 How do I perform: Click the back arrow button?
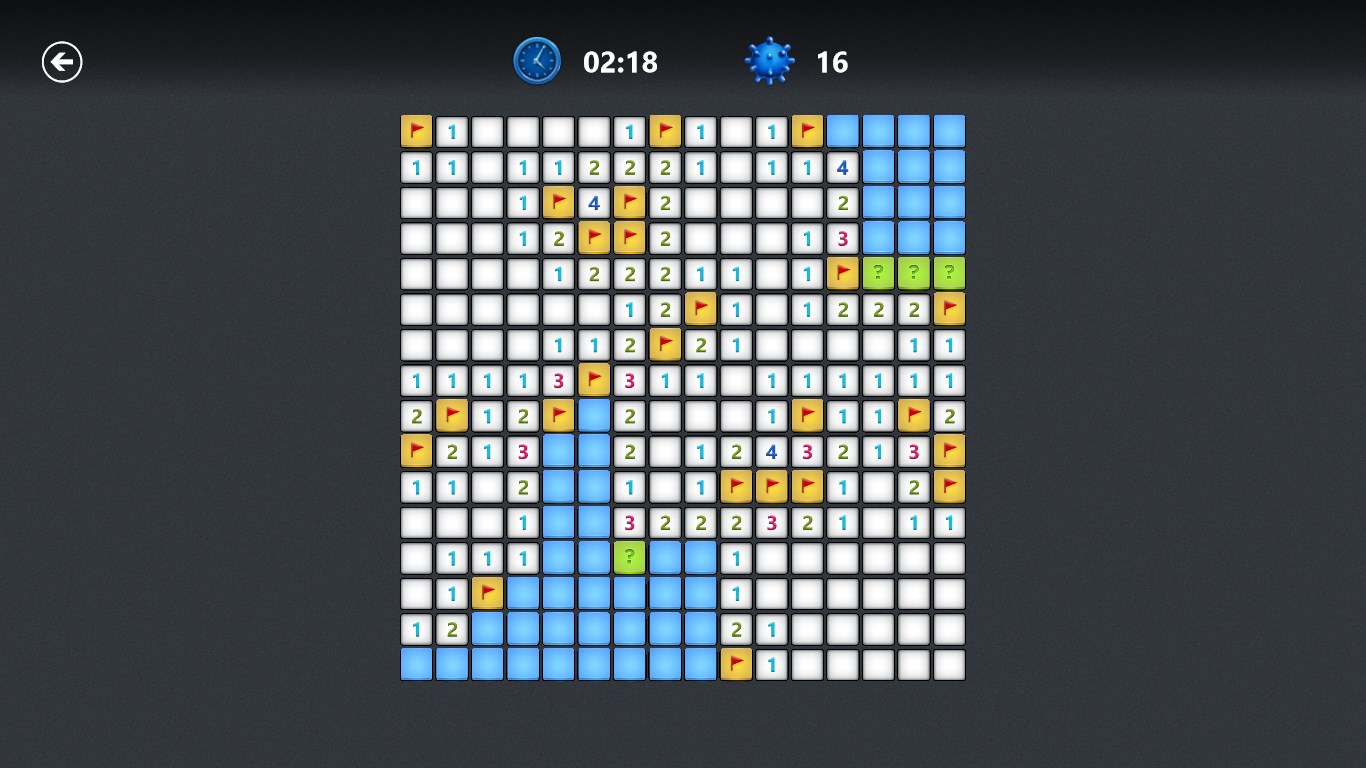pos(62,61)
